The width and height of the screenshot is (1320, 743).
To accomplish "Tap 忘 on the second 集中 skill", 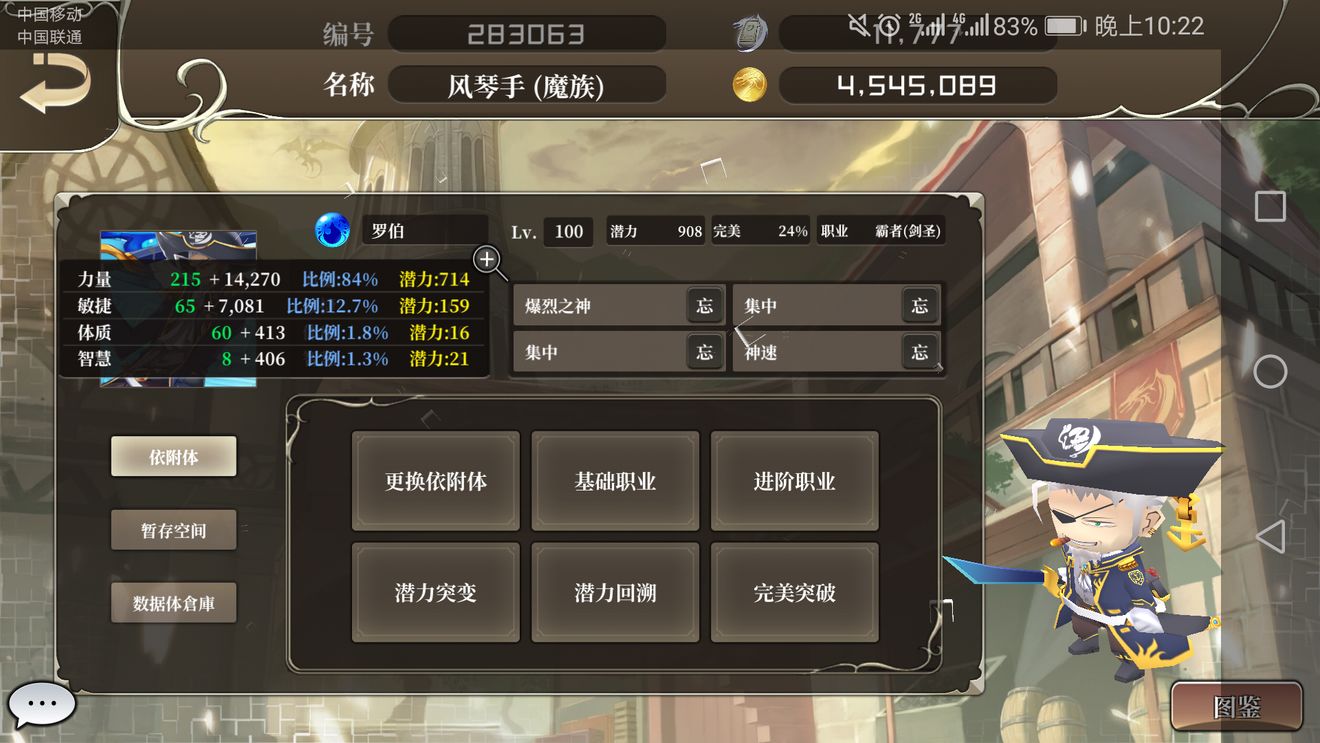I will point(704,352).
